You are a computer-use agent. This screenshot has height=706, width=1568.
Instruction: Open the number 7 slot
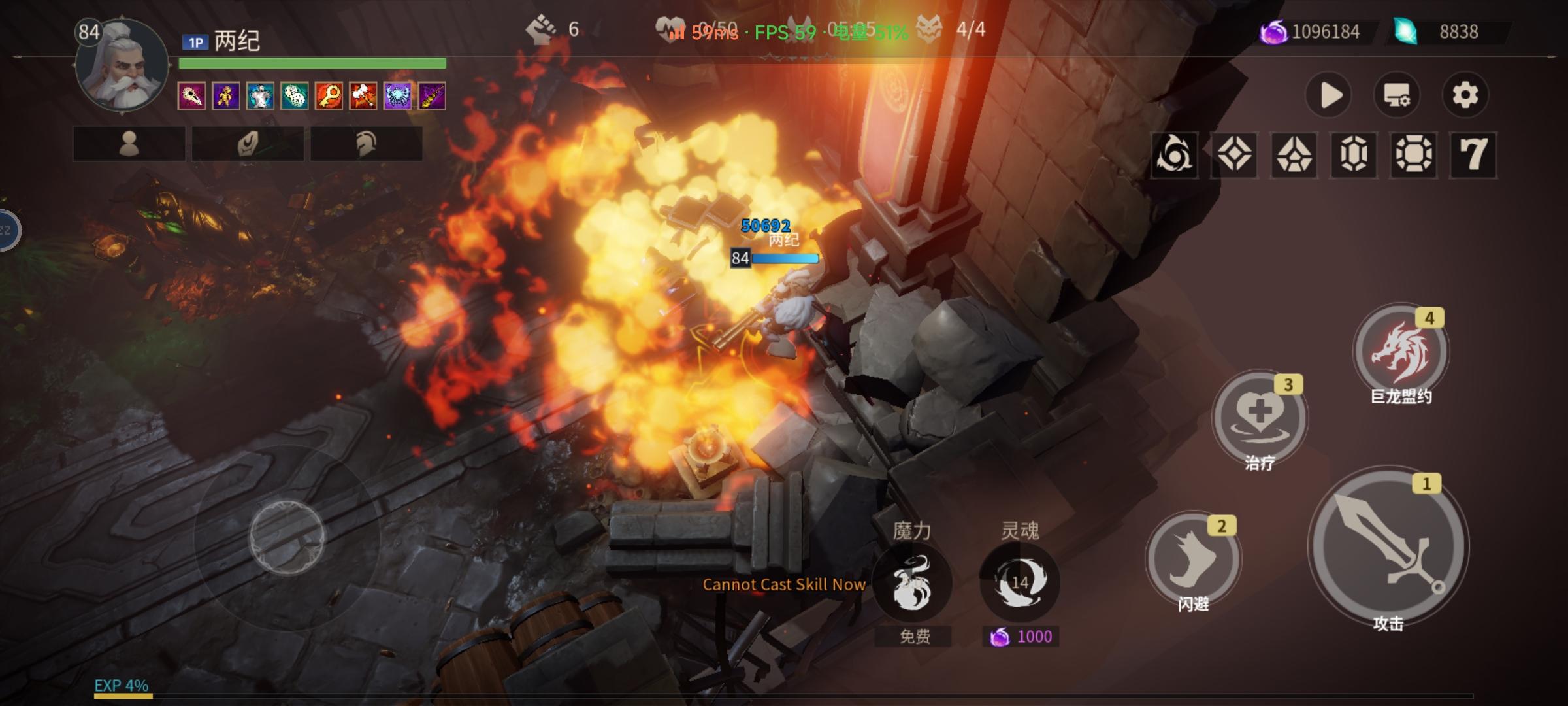[x=1473, y=155]
